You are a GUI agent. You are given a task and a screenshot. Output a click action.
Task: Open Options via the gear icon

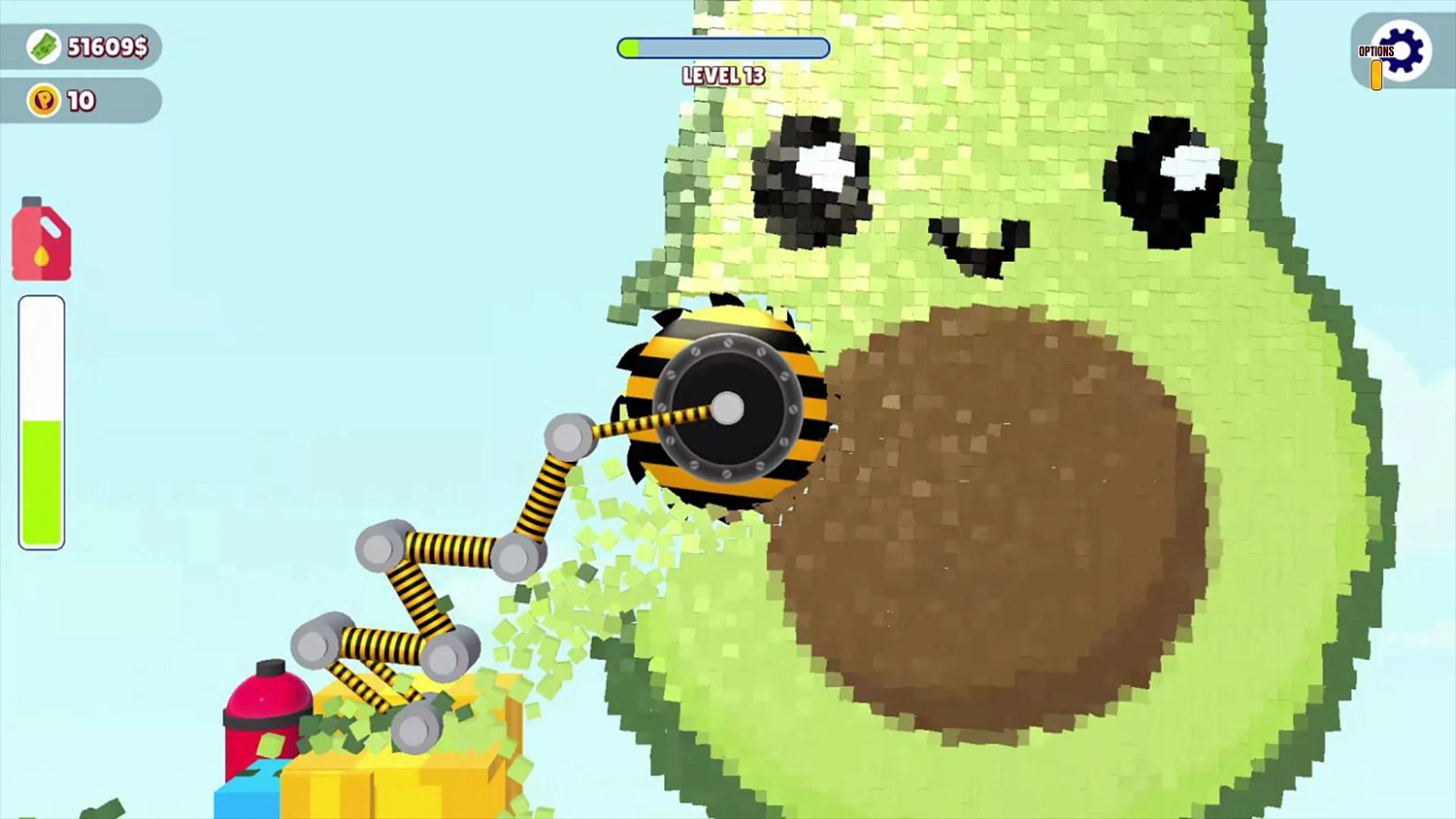pyautogui.click(x=1401, y=50)
